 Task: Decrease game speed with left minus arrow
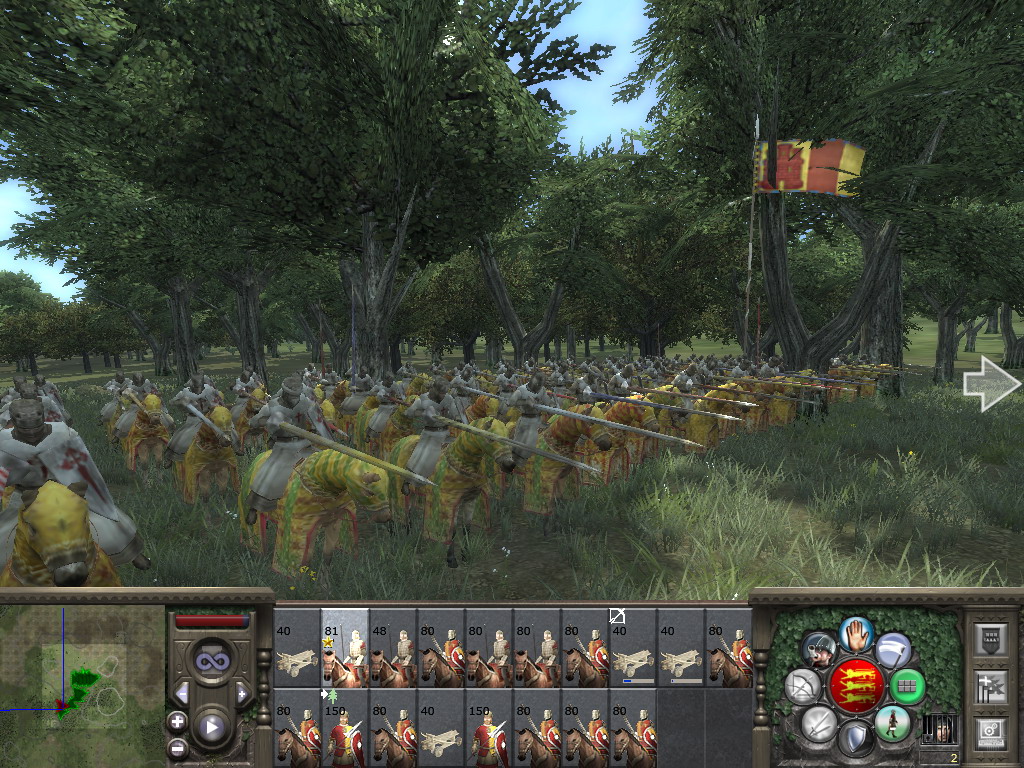pyautogui.click(x=182, y=692)
